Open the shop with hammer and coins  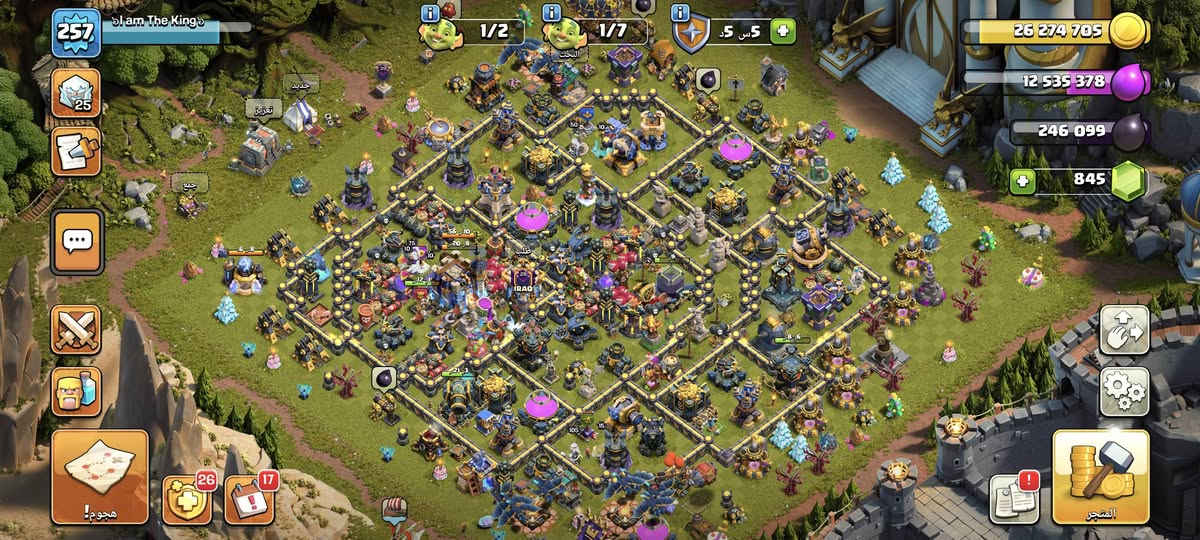1100,476
